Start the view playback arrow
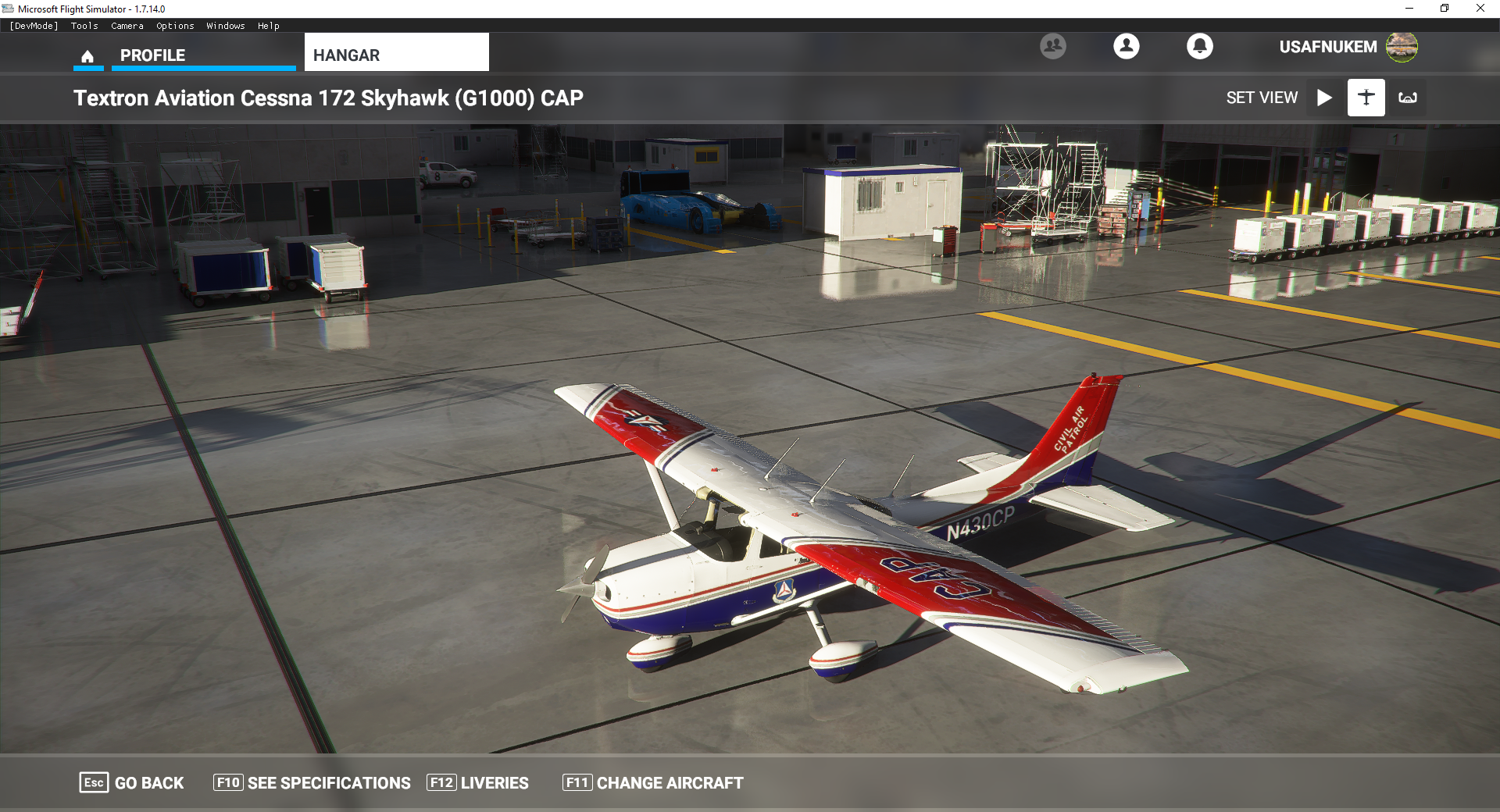1500x812 pixels. pos(1324,98)
